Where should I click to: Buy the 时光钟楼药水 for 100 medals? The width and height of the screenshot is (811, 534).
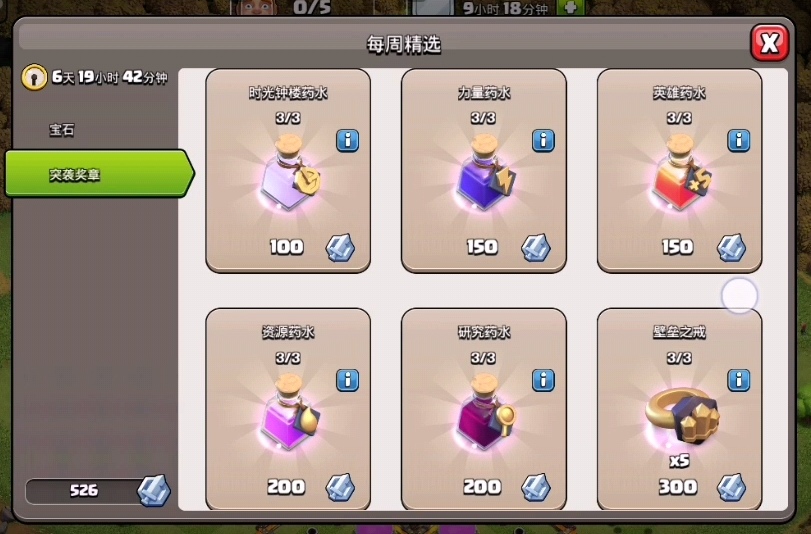coord(288,185)
